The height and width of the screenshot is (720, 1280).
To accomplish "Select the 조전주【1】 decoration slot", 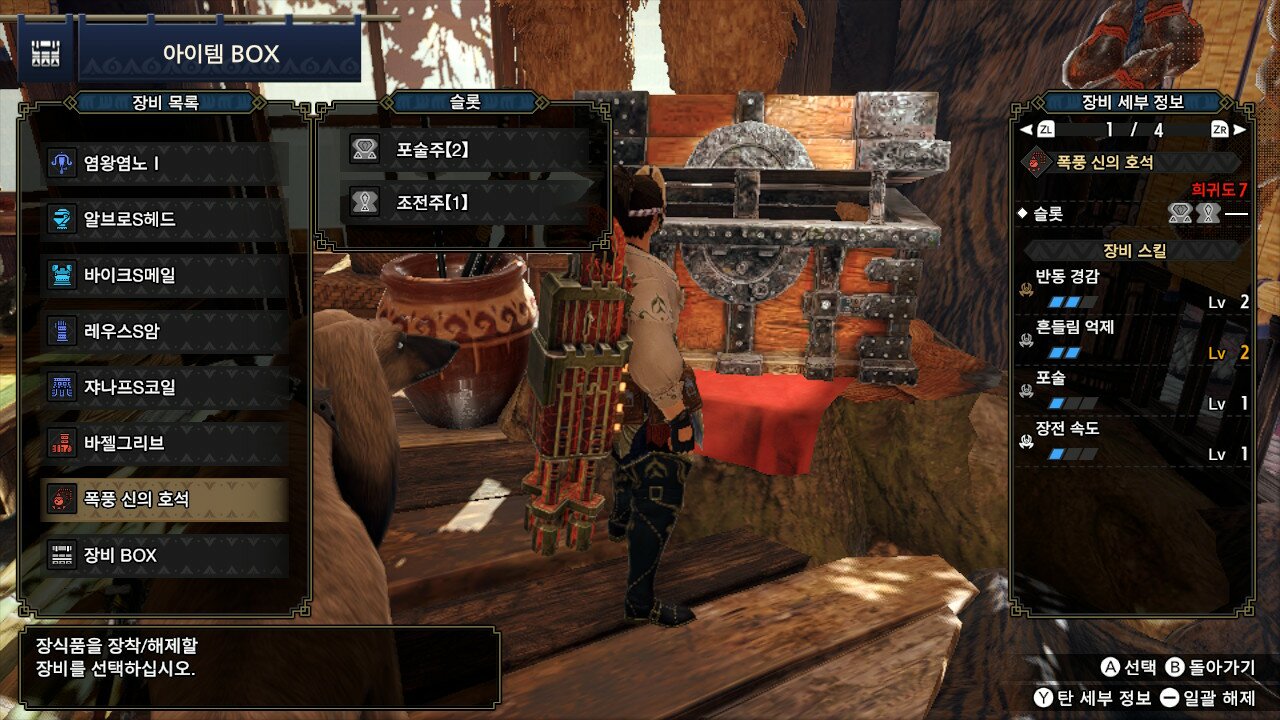I will (x=465, y=204).
